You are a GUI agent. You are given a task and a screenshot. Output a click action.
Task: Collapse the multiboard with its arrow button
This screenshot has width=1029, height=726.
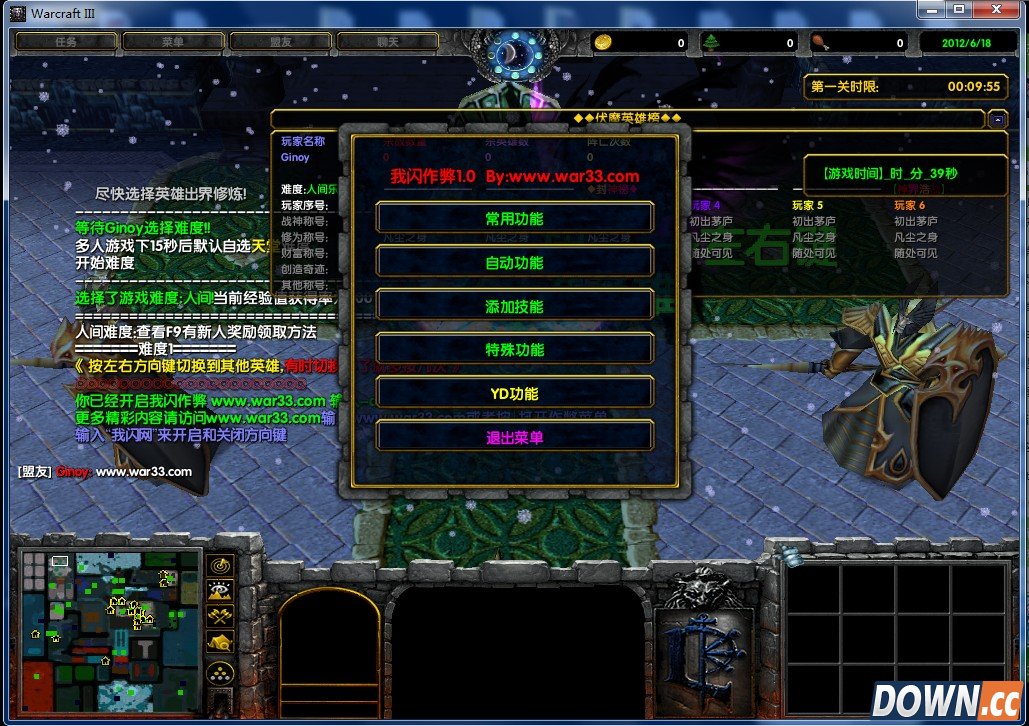[997, 119]
